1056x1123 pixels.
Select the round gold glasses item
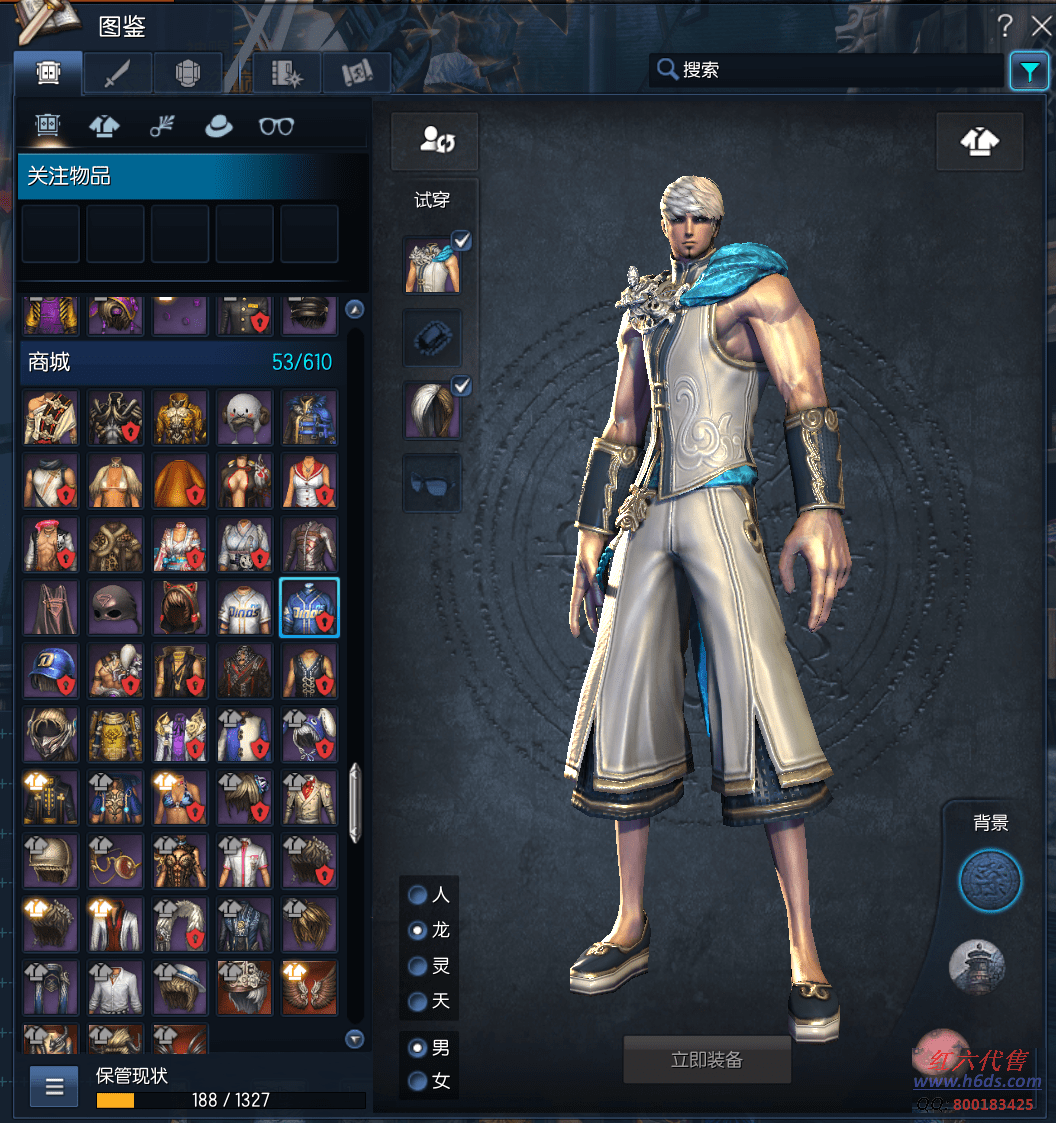coord(115,860)
